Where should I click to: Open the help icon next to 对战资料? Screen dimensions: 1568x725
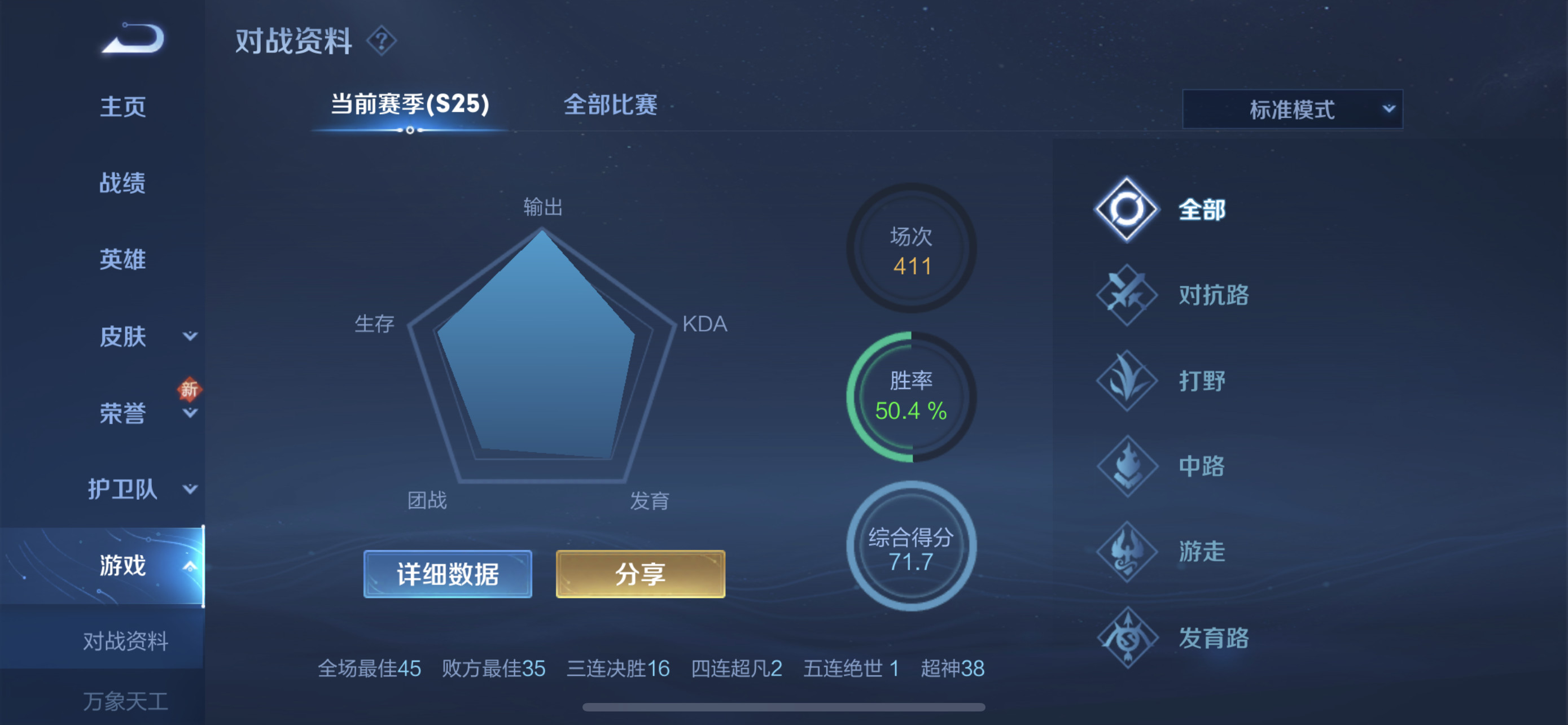382,41
